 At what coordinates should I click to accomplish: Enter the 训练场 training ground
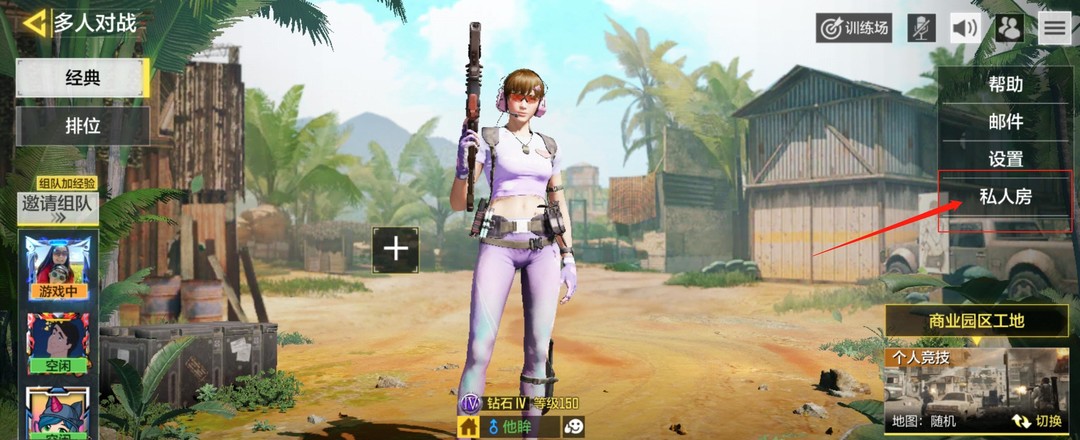[x=853, y=28]
